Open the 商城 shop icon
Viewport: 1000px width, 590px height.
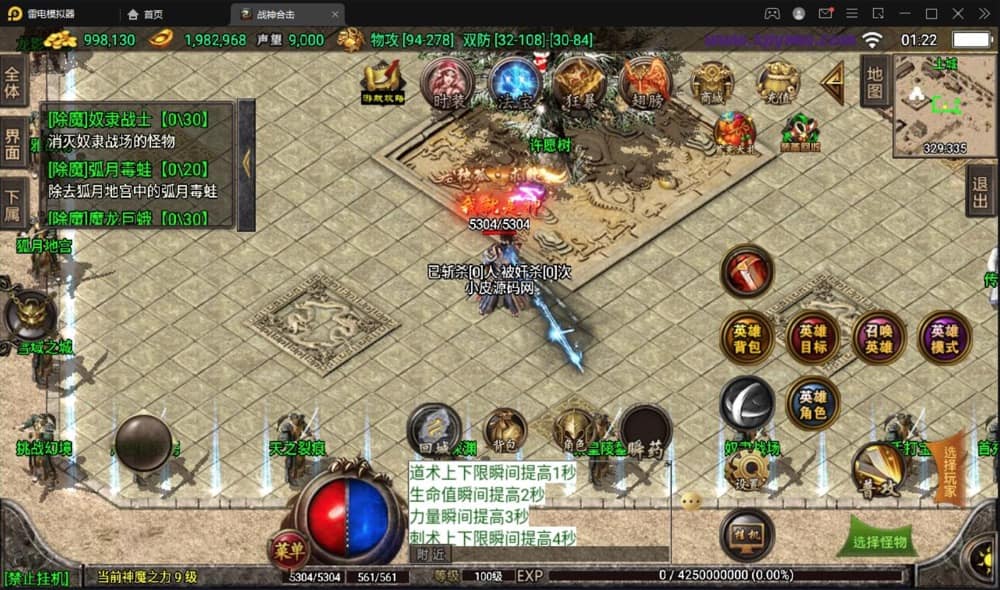pos(712,83)
